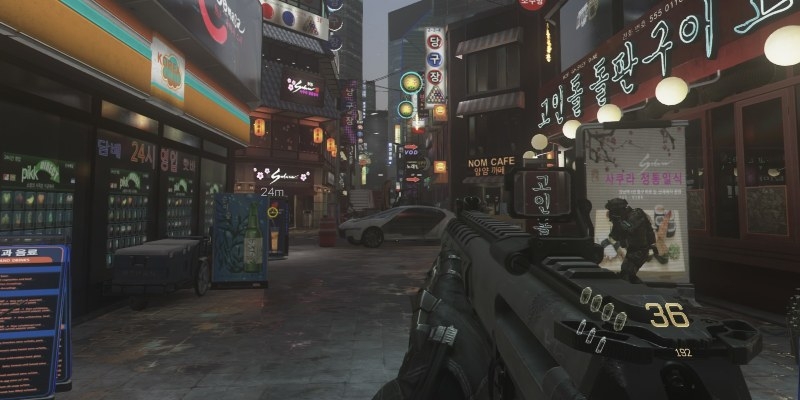Click the yellow objective waypoint marker
The height and width of the screenshot is (400, 800).
point(273,211)
